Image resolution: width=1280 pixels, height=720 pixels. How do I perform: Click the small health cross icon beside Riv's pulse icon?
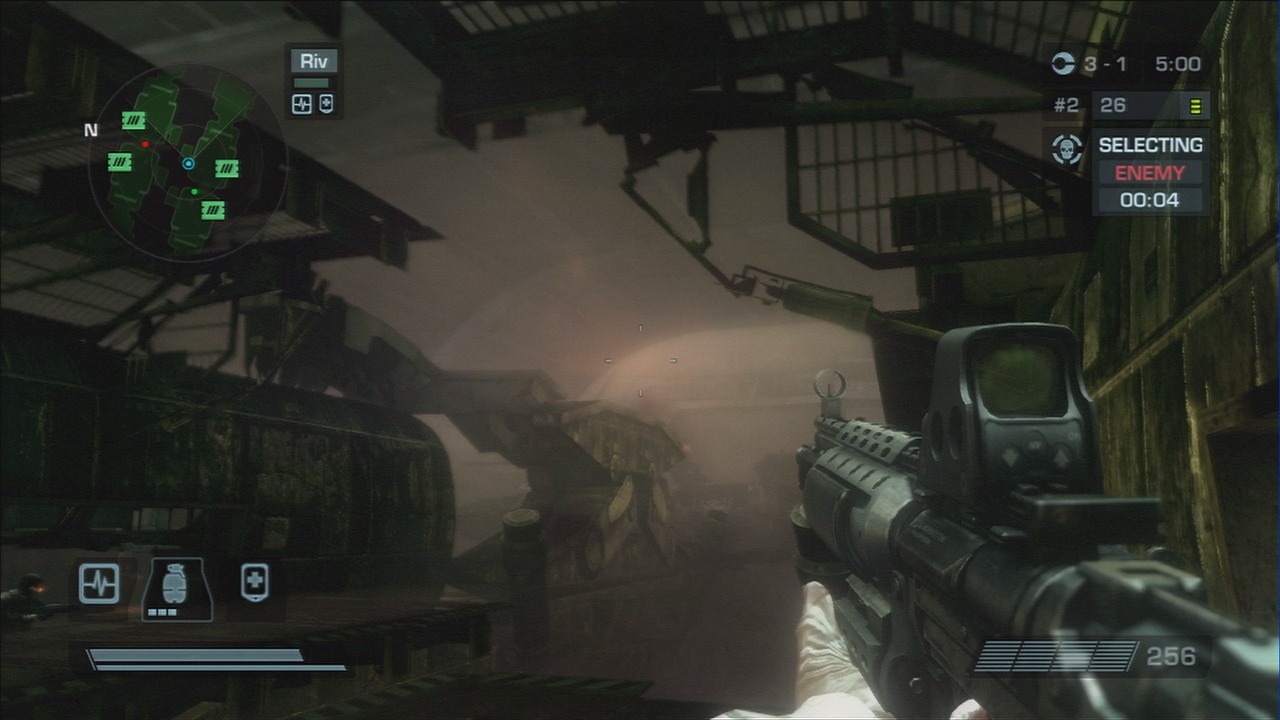click(325, 103)
